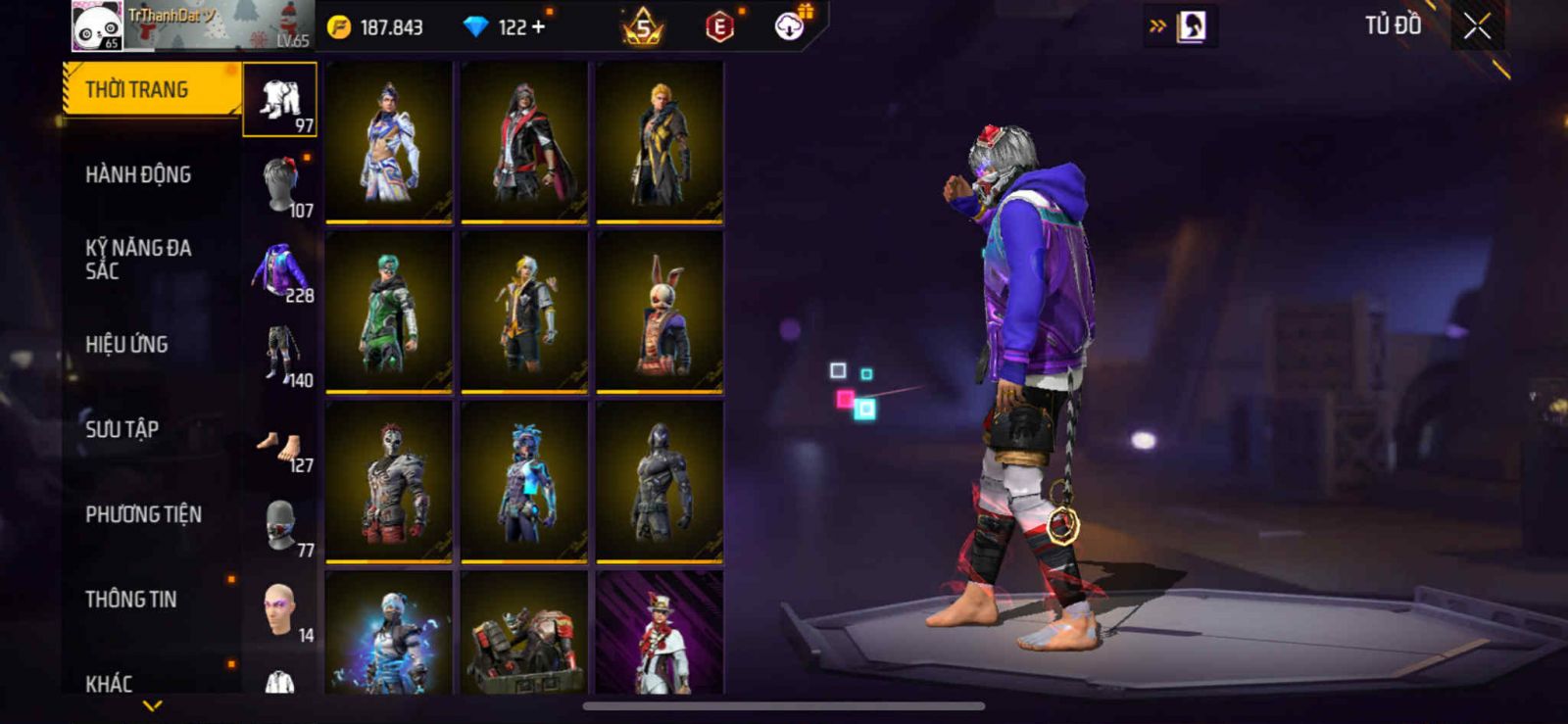
Task: Add diamonds with the plus button
Action: (538, 27)
